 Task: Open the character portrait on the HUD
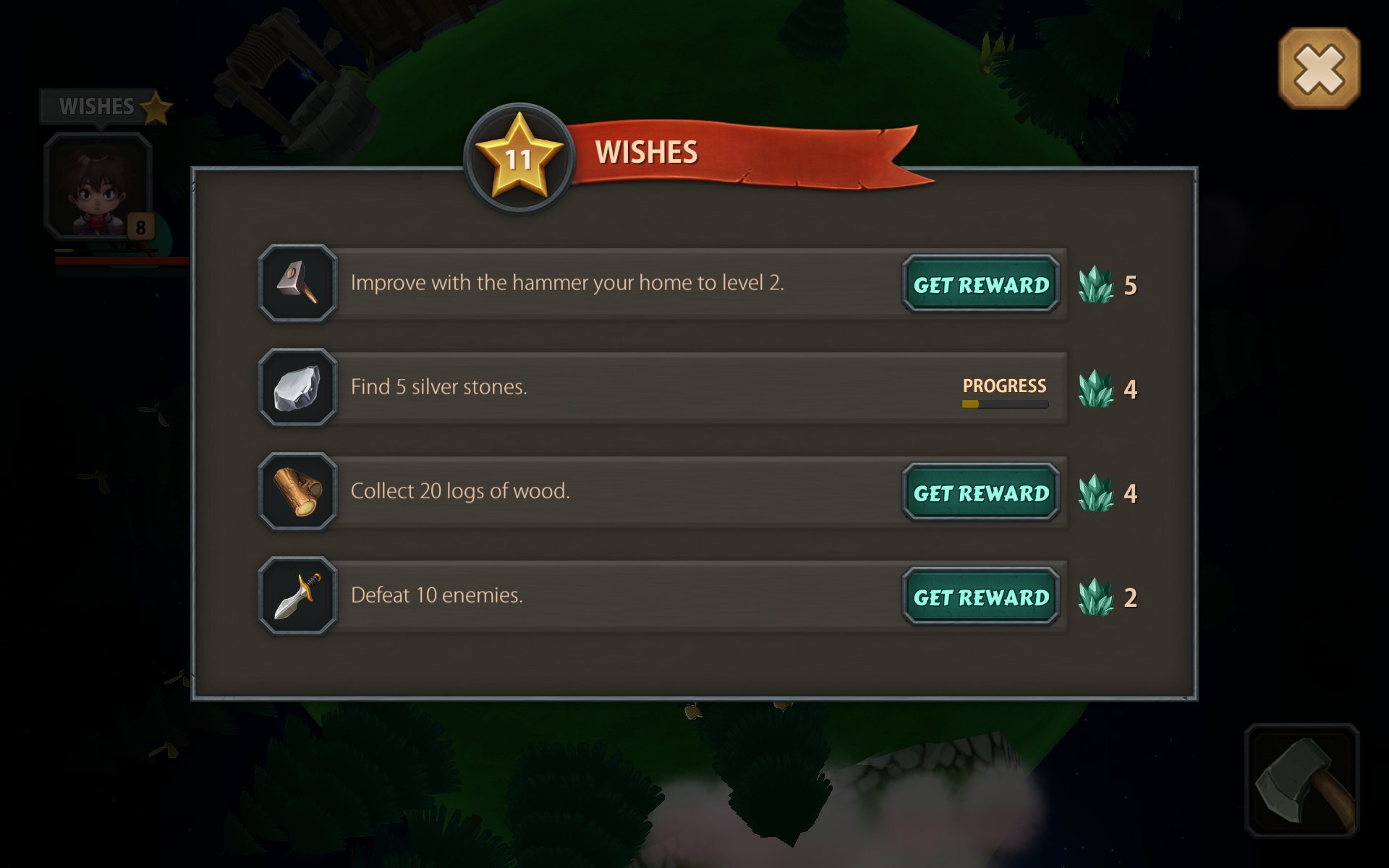click(98, 186)
